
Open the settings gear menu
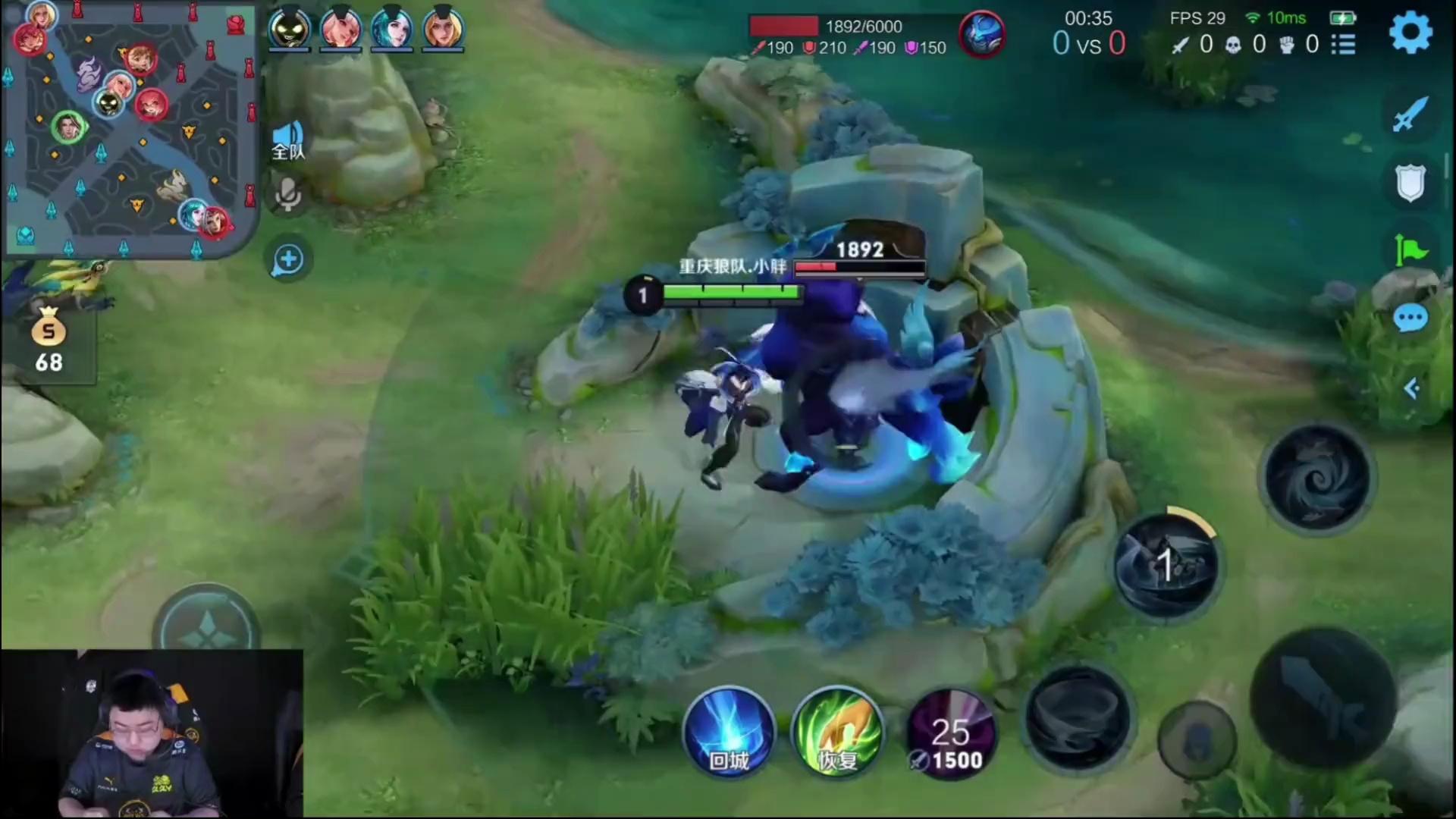pos(1410,33)
